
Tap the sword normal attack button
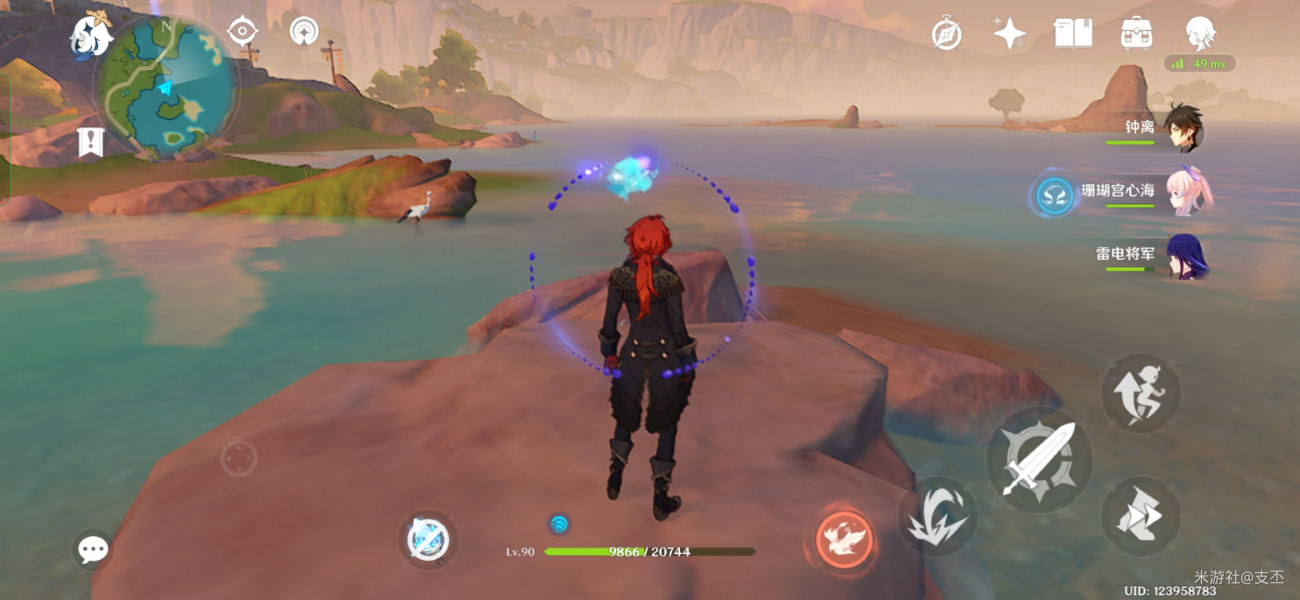pyautogui.click(x=1039, y=460)
